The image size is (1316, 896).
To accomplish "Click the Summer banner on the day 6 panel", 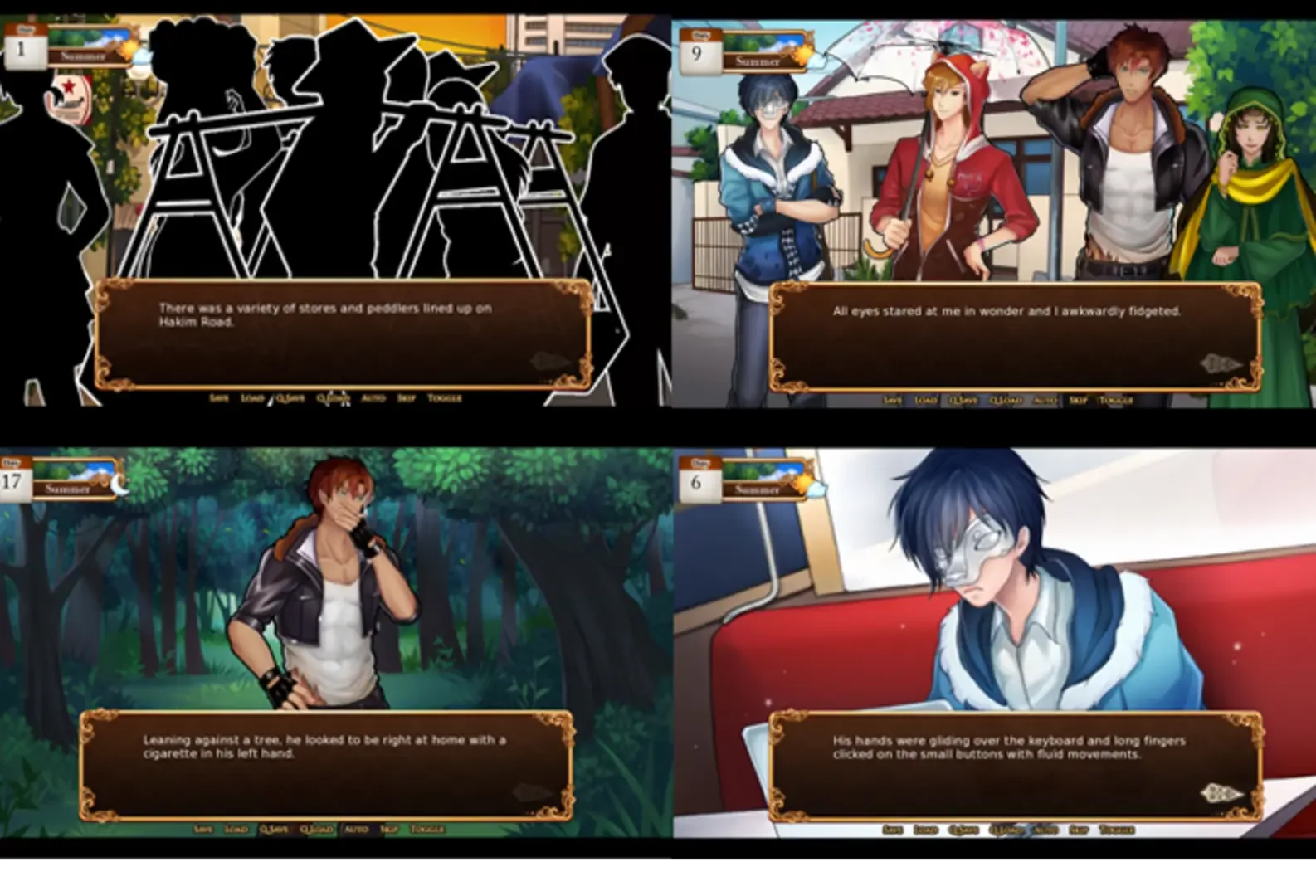I will 757,489.
